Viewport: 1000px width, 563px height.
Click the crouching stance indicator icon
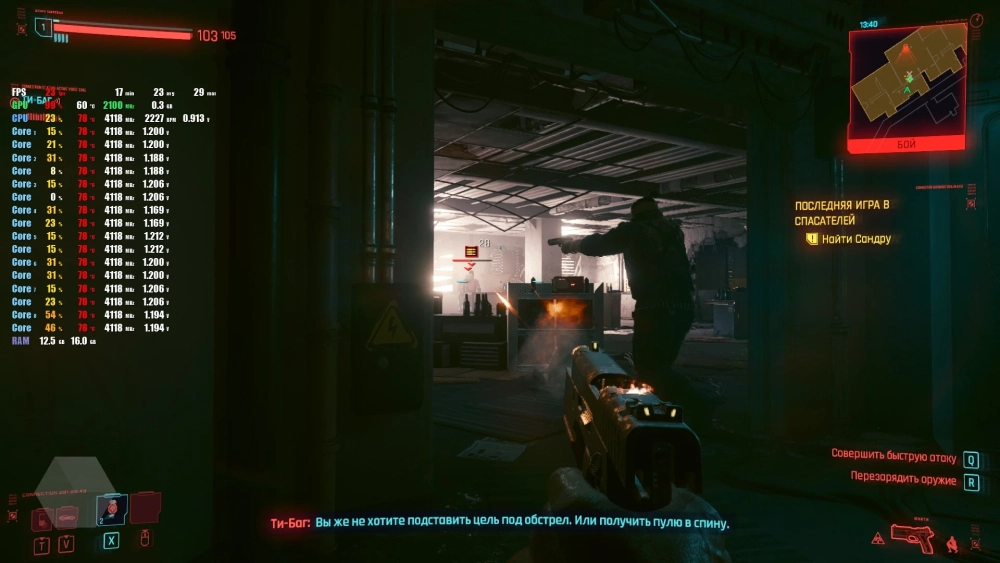click(x=951, y=543)
